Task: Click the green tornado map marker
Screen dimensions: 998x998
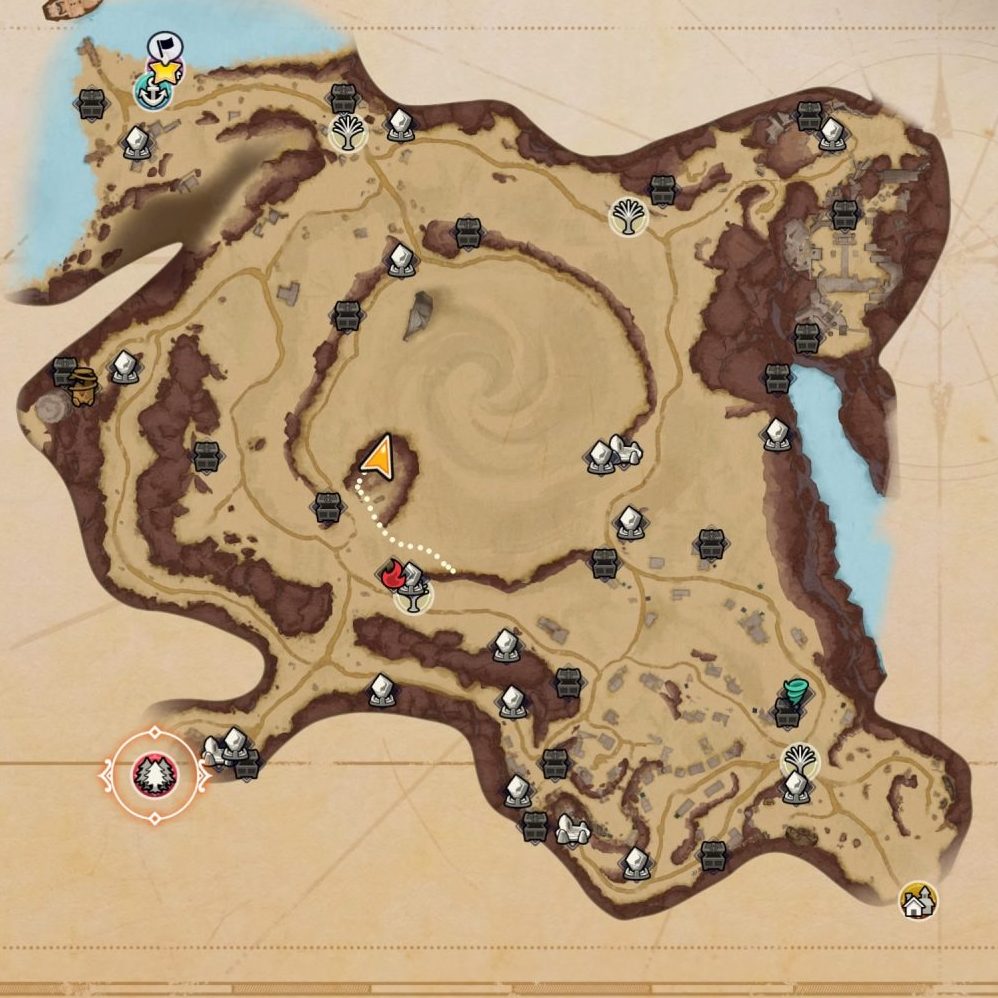Action: tap(796, 692)
